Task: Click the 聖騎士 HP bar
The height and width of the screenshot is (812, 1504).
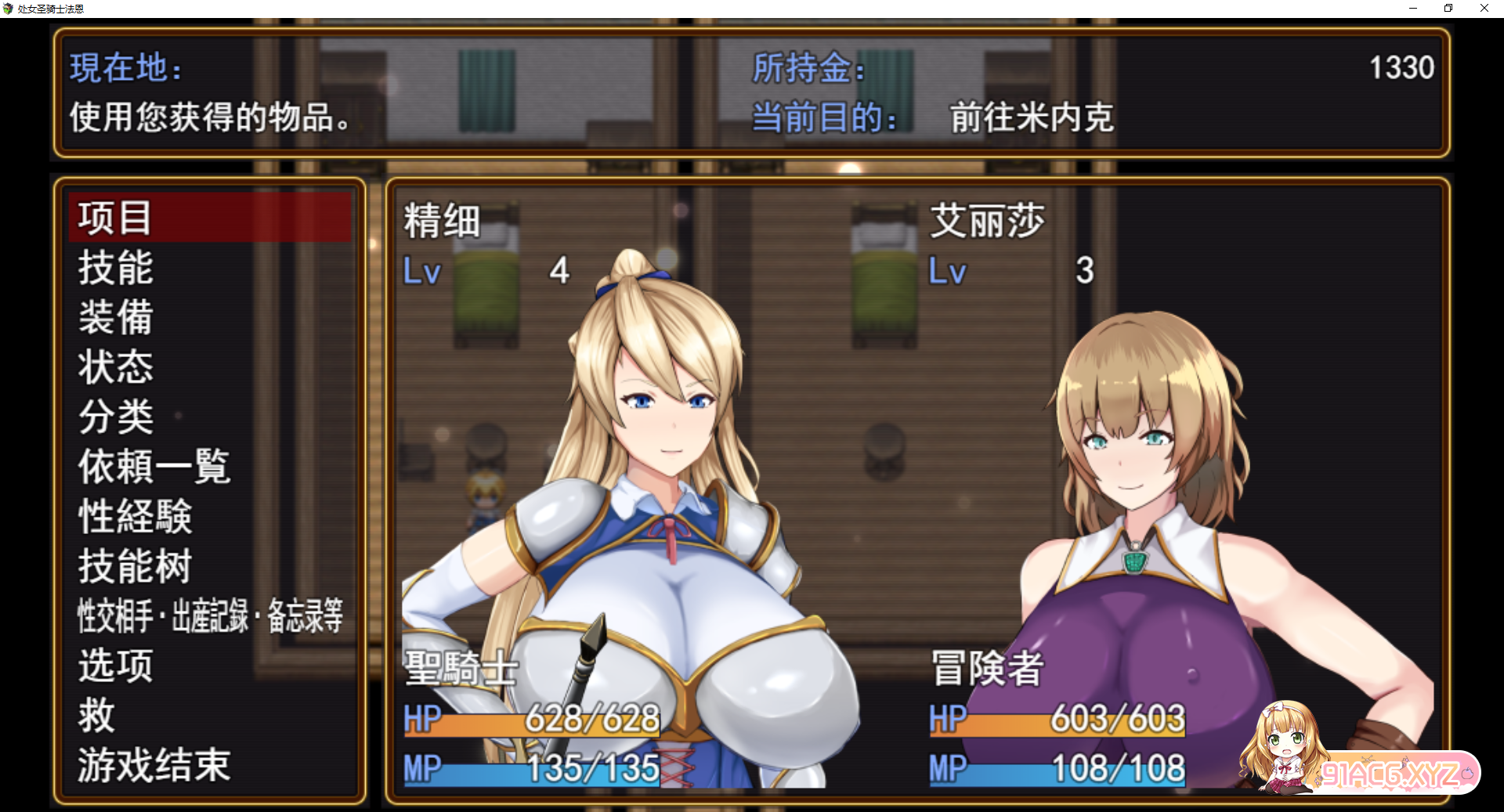Action: [533, 720]
